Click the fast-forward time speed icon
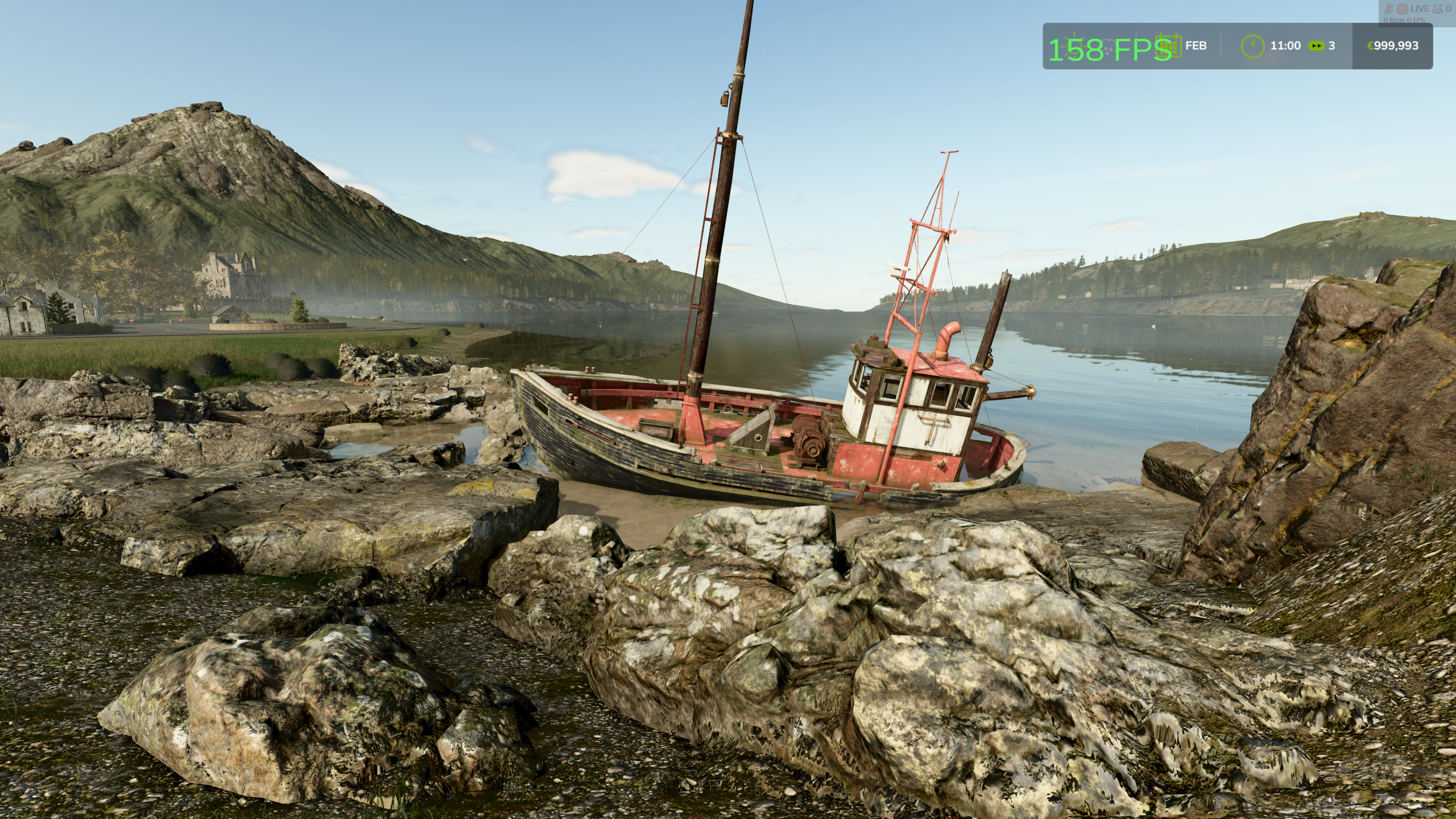 1316,45
